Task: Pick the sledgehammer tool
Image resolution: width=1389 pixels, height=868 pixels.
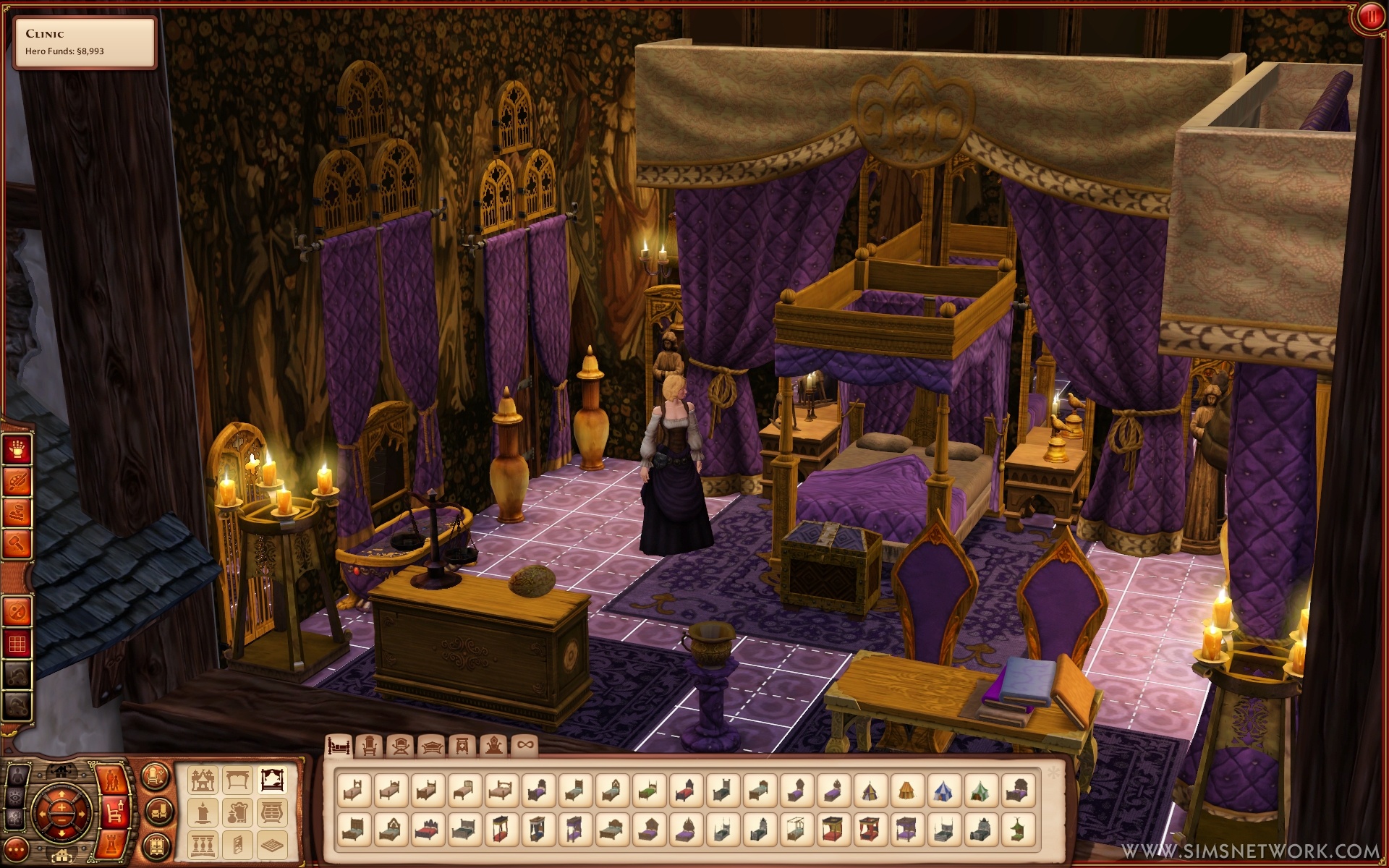Action: click(x=17, y=543)
